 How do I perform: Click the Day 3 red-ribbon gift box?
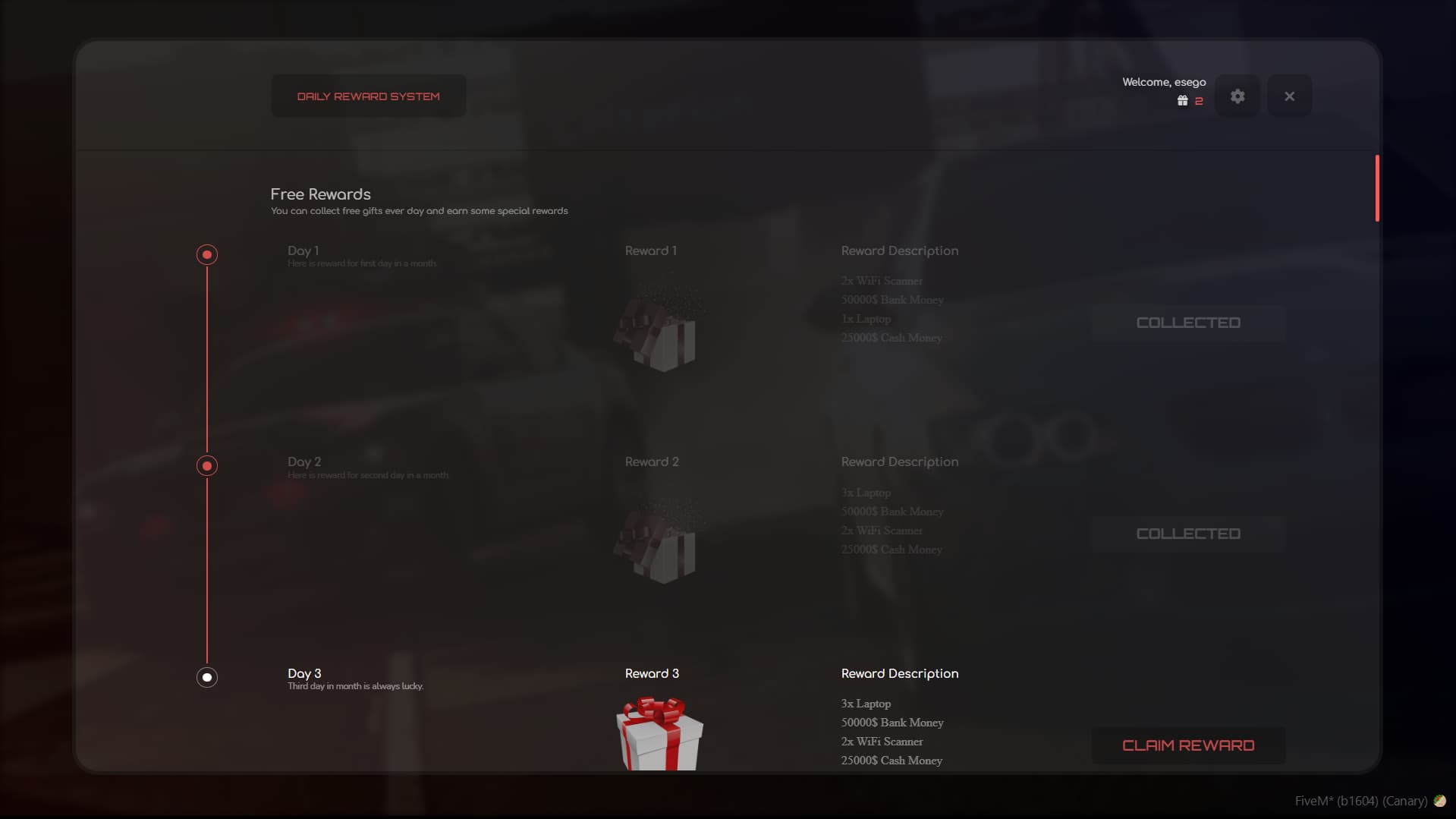coord(659,735)
